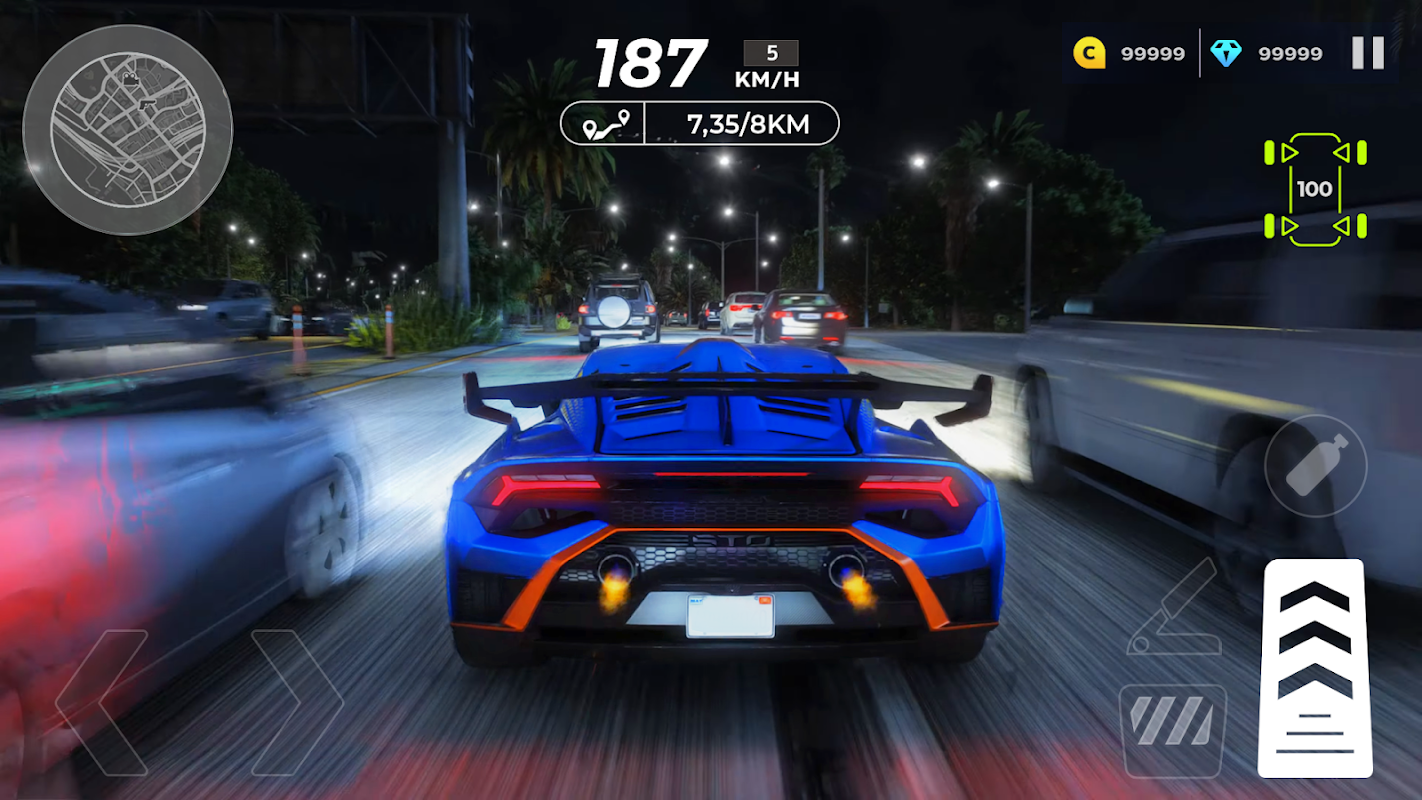Pause the game with the pause button
The image size is (1422, 800).
coord(1367,53)
